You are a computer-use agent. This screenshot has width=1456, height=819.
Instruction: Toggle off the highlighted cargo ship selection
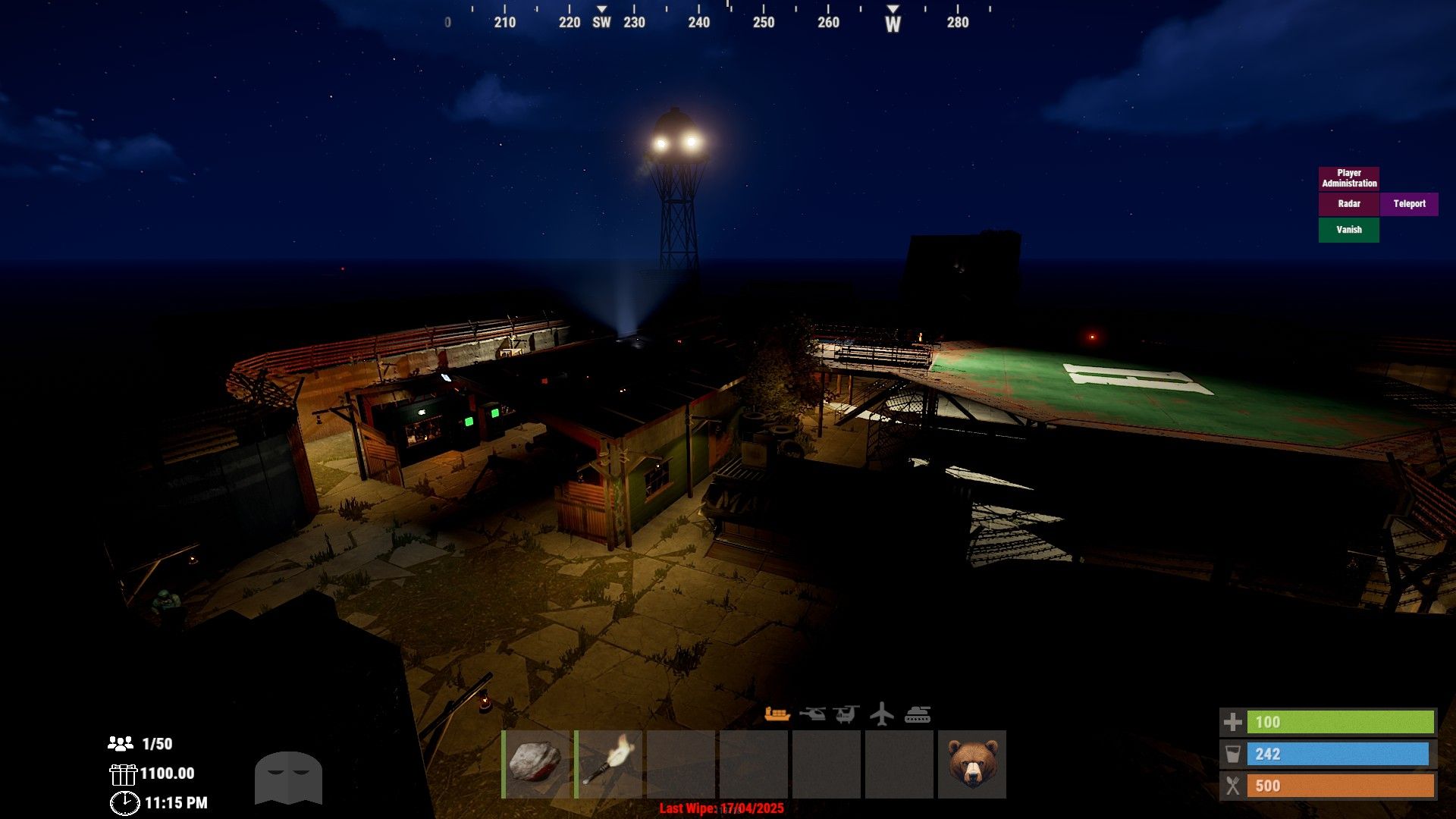tap(778, 713)
